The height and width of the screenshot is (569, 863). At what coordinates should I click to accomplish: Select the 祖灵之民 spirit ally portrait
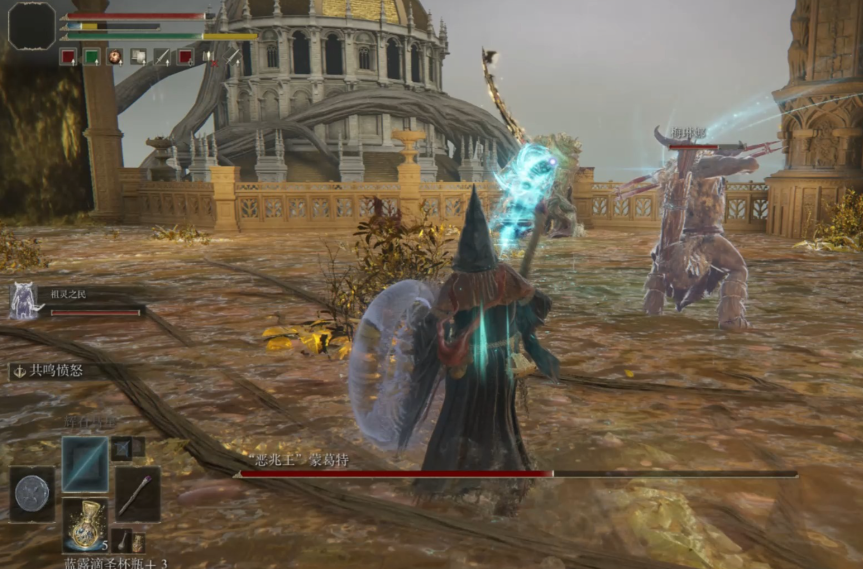tap(23, 300)
